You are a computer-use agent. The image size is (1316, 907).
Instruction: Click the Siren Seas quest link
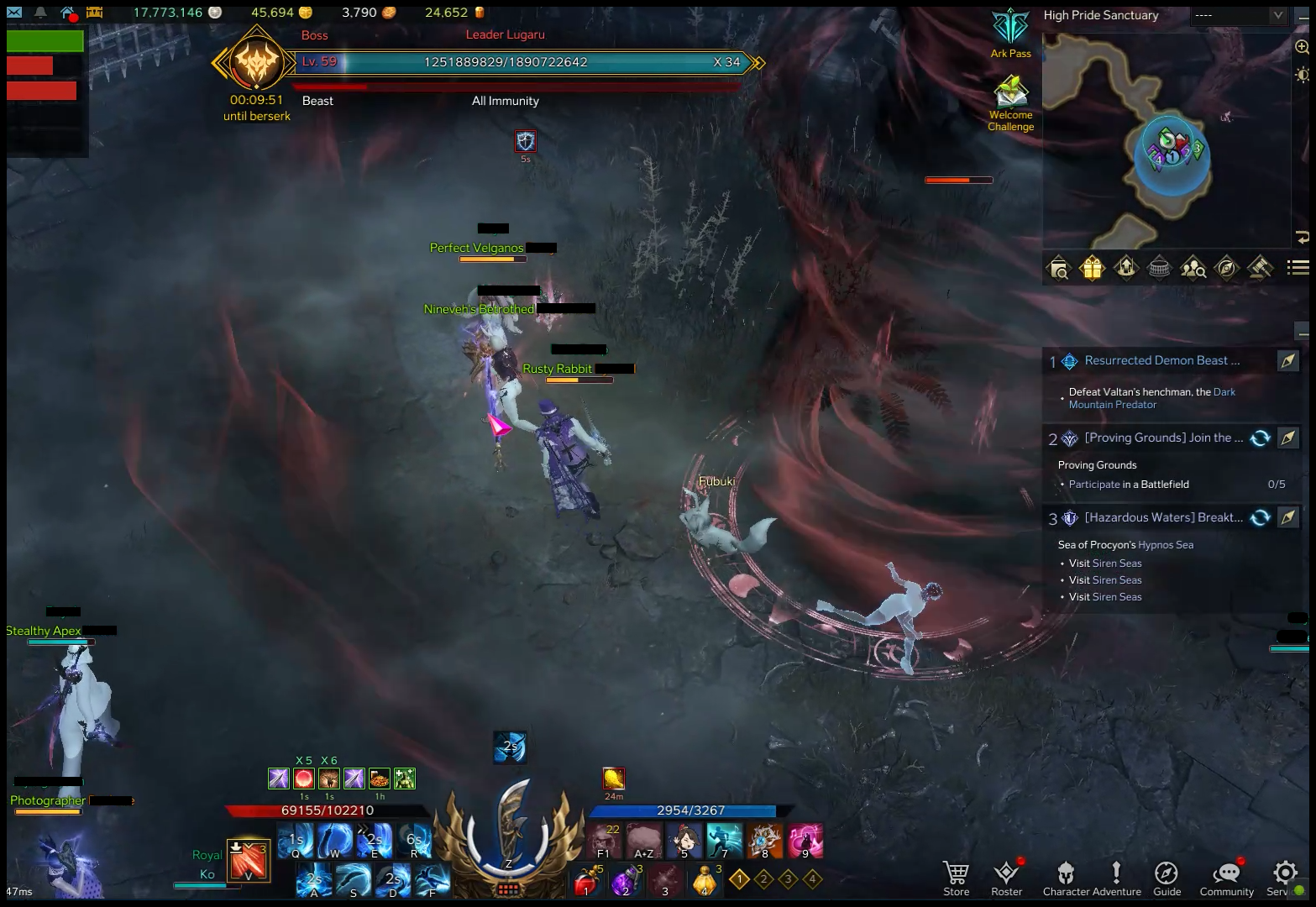[1116, 563]
